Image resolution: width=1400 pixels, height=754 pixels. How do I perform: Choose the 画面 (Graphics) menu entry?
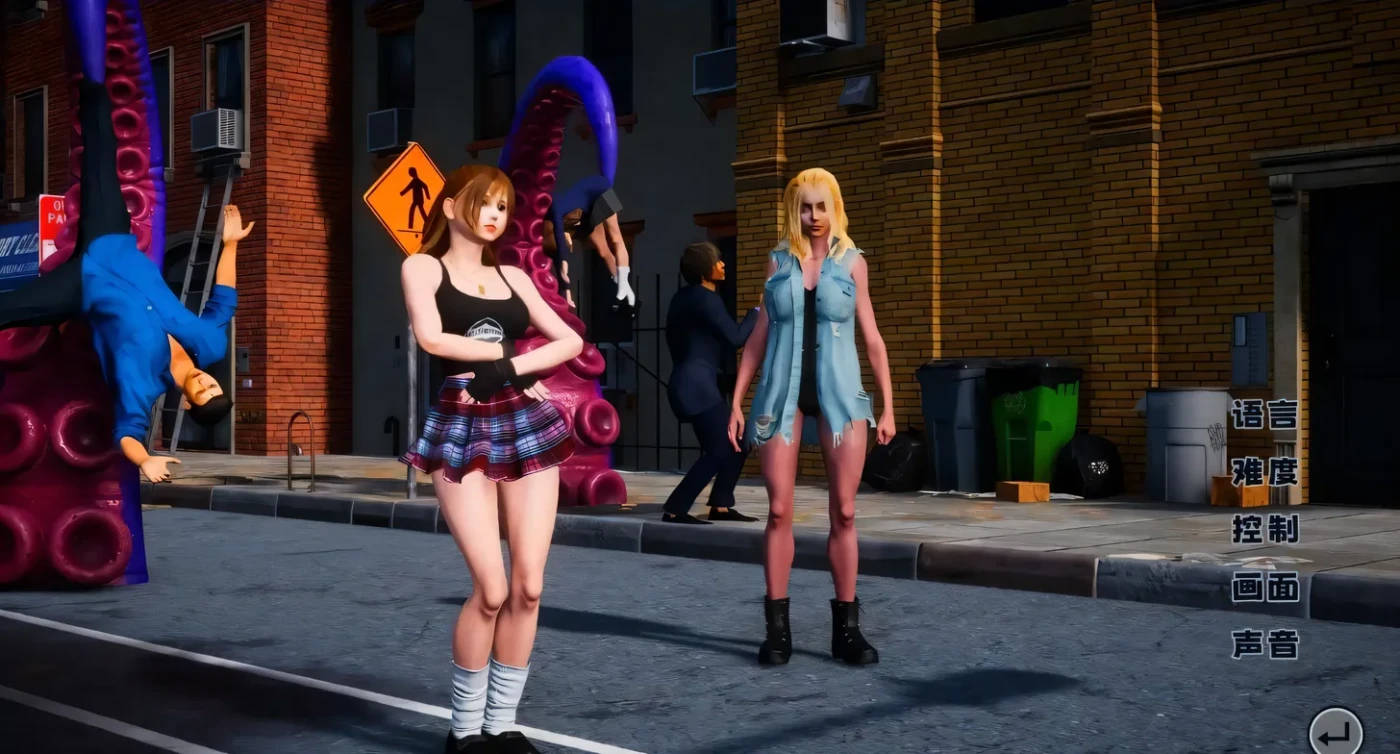1264,587
